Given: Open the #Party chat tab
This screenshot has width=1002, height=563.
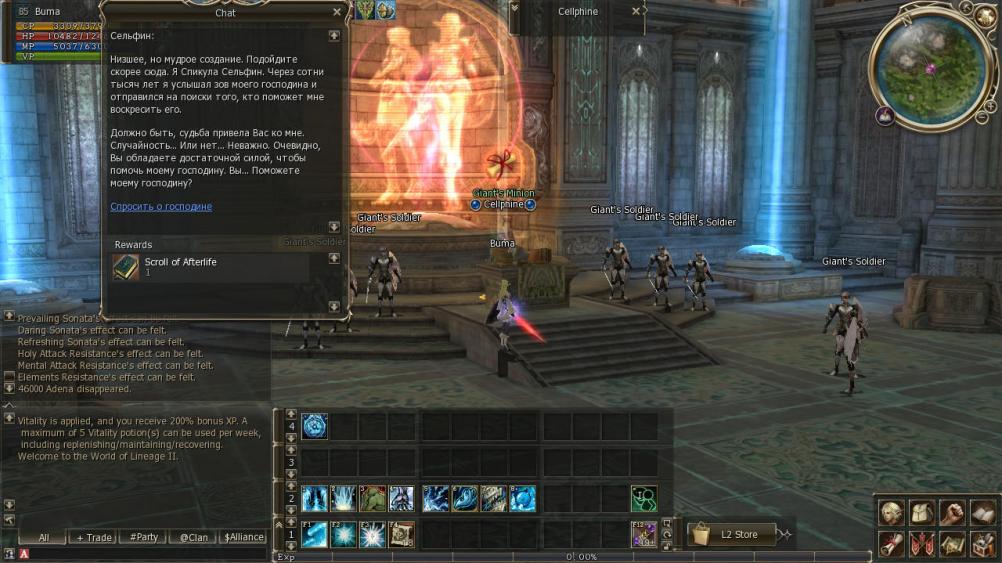Looking at the screenshot, I should 144,537.
